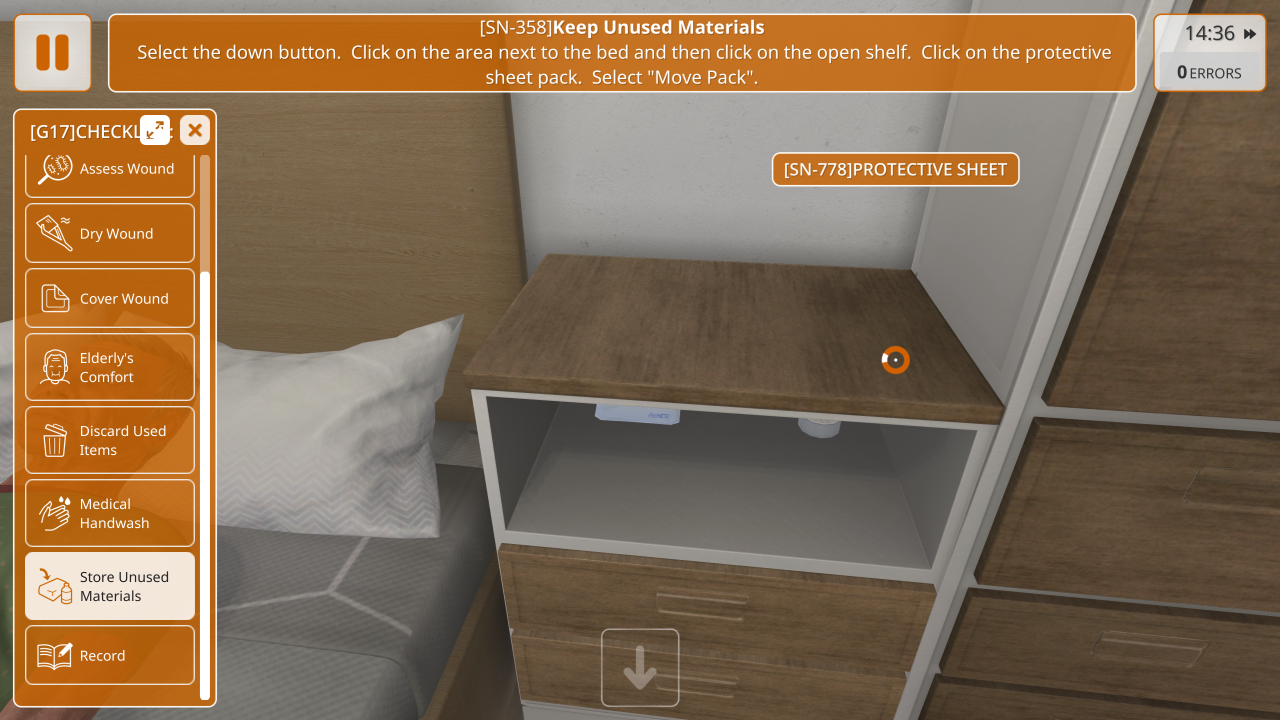Fast-forward the timer with the double arrow
Screen dimensions: 1280x720
pos(1250,34)
